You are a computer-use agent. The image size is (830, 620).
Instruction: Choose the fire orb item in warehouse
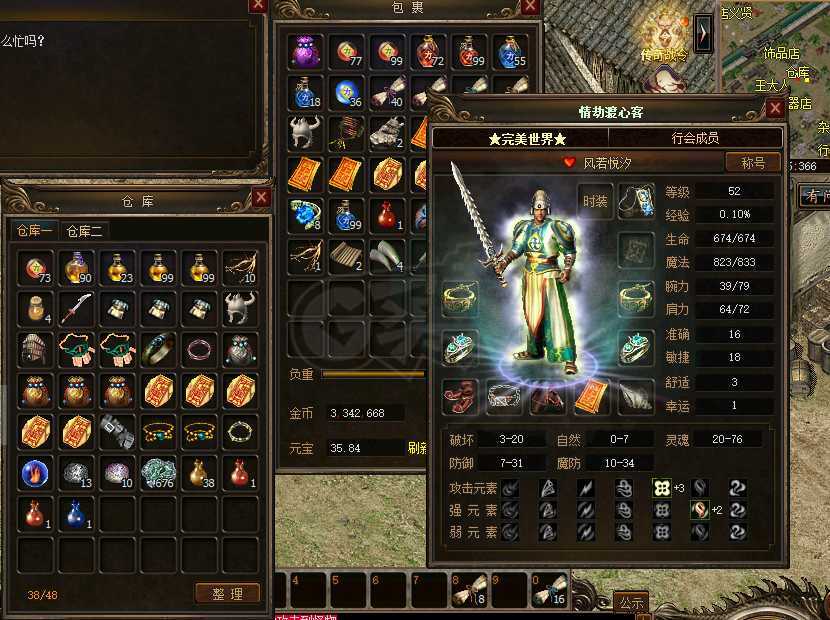pos(35,472)
